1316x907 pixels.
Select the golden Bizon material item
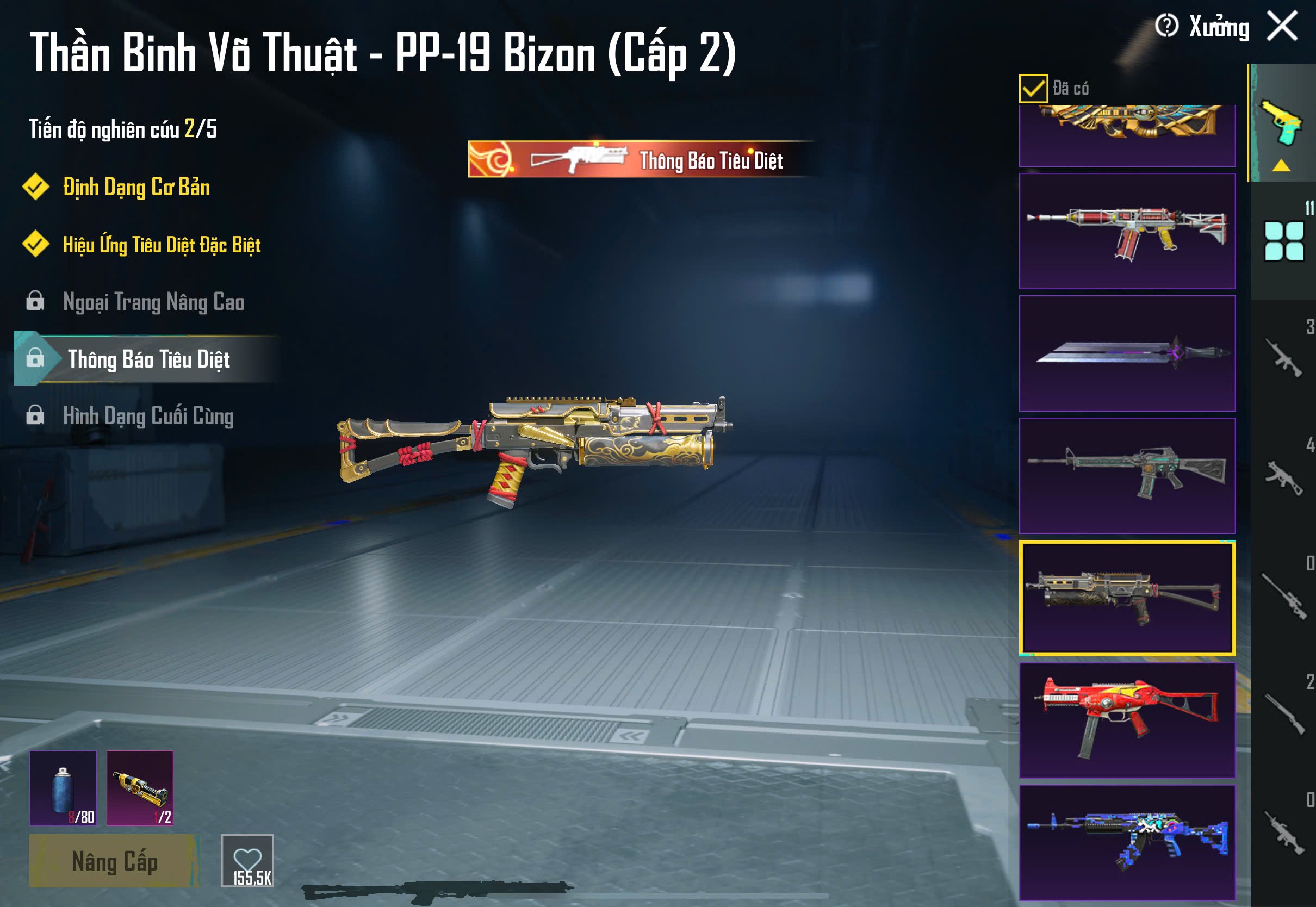tap(140, 788)
